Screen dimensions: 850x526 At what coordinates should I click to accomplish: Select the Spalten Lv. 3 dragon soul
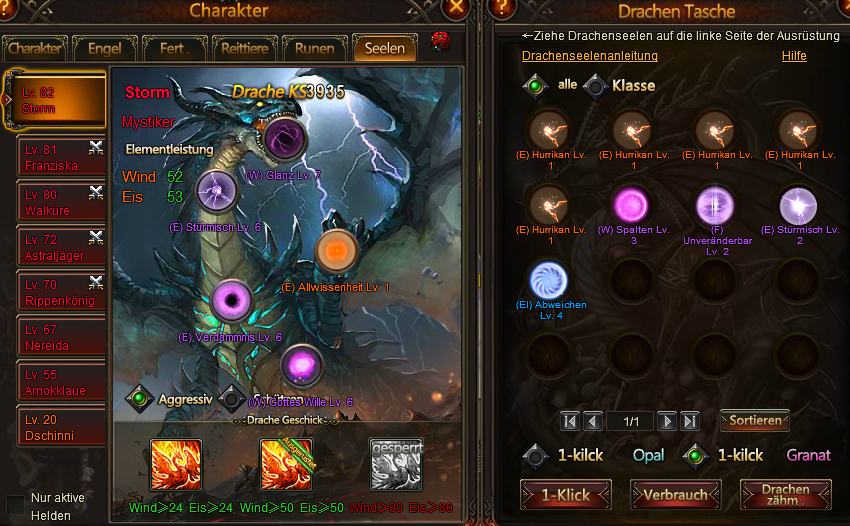click(633, 206)
